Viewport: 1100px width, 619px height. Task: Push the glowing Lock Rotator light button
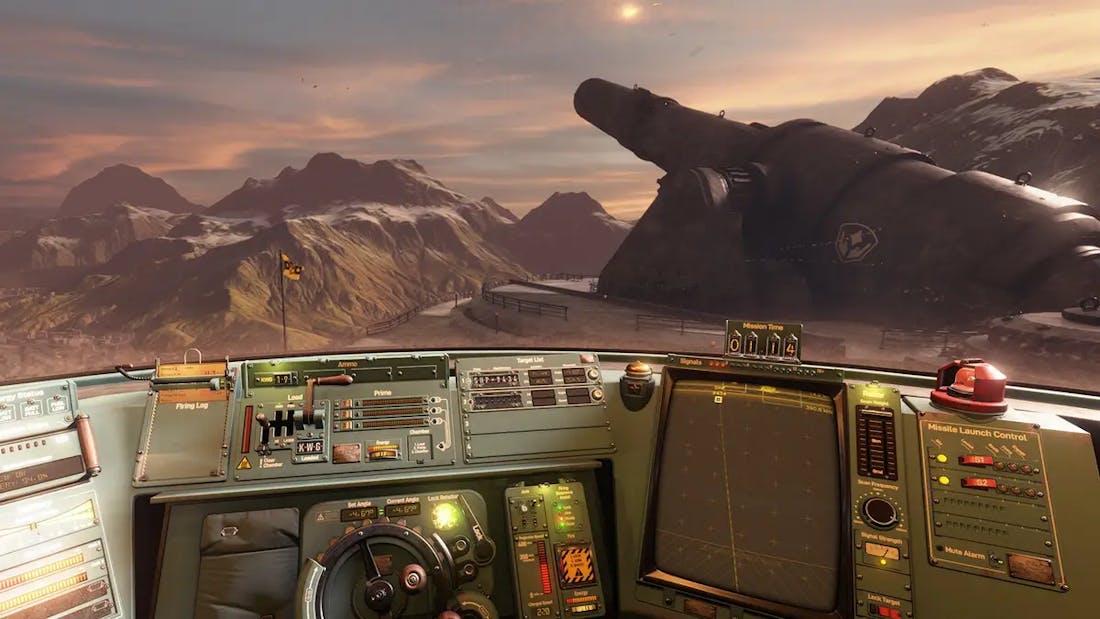(x=444, y=516)
